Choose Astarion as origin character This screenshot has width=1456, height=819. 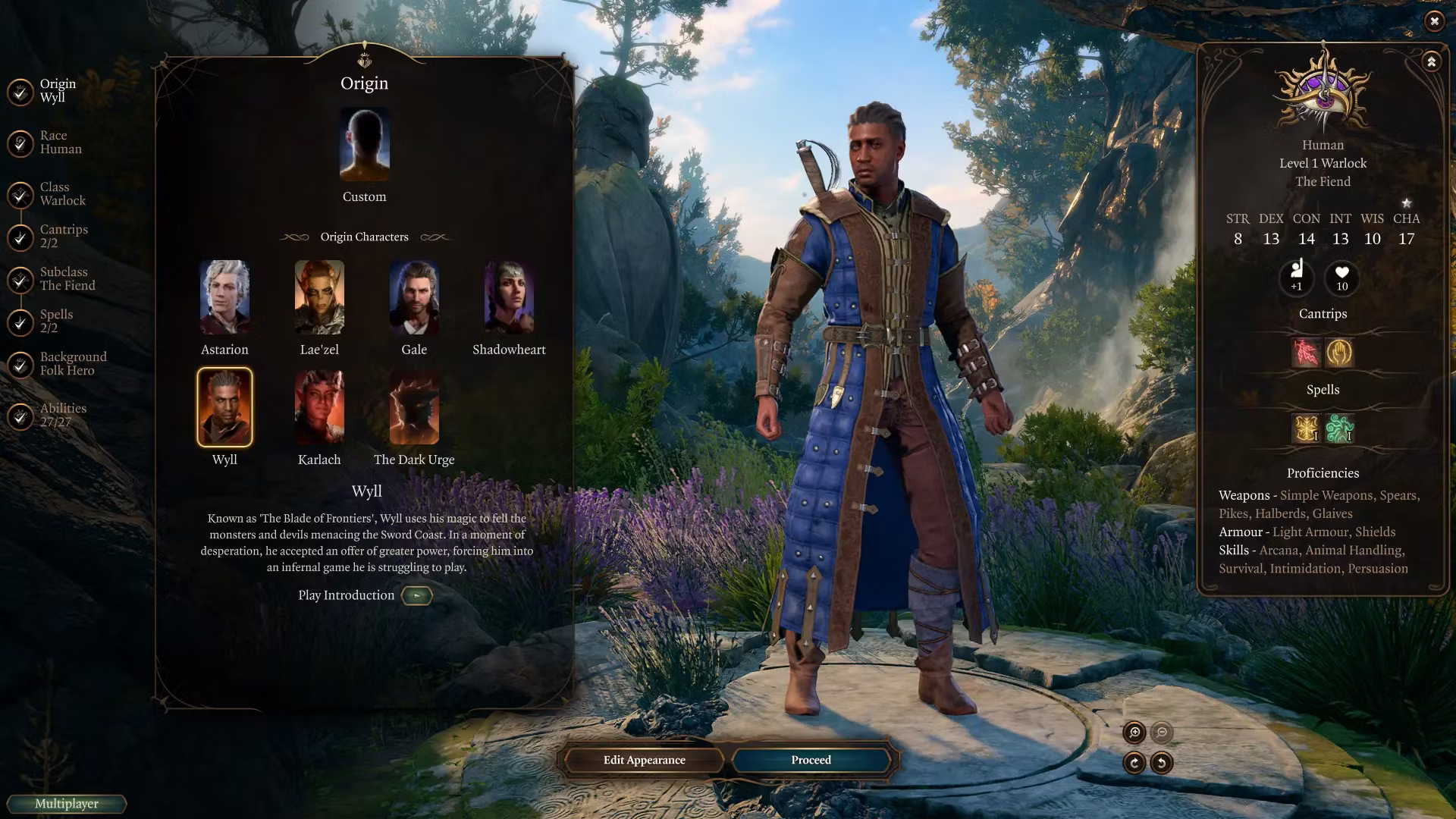(x=224, y=297)
